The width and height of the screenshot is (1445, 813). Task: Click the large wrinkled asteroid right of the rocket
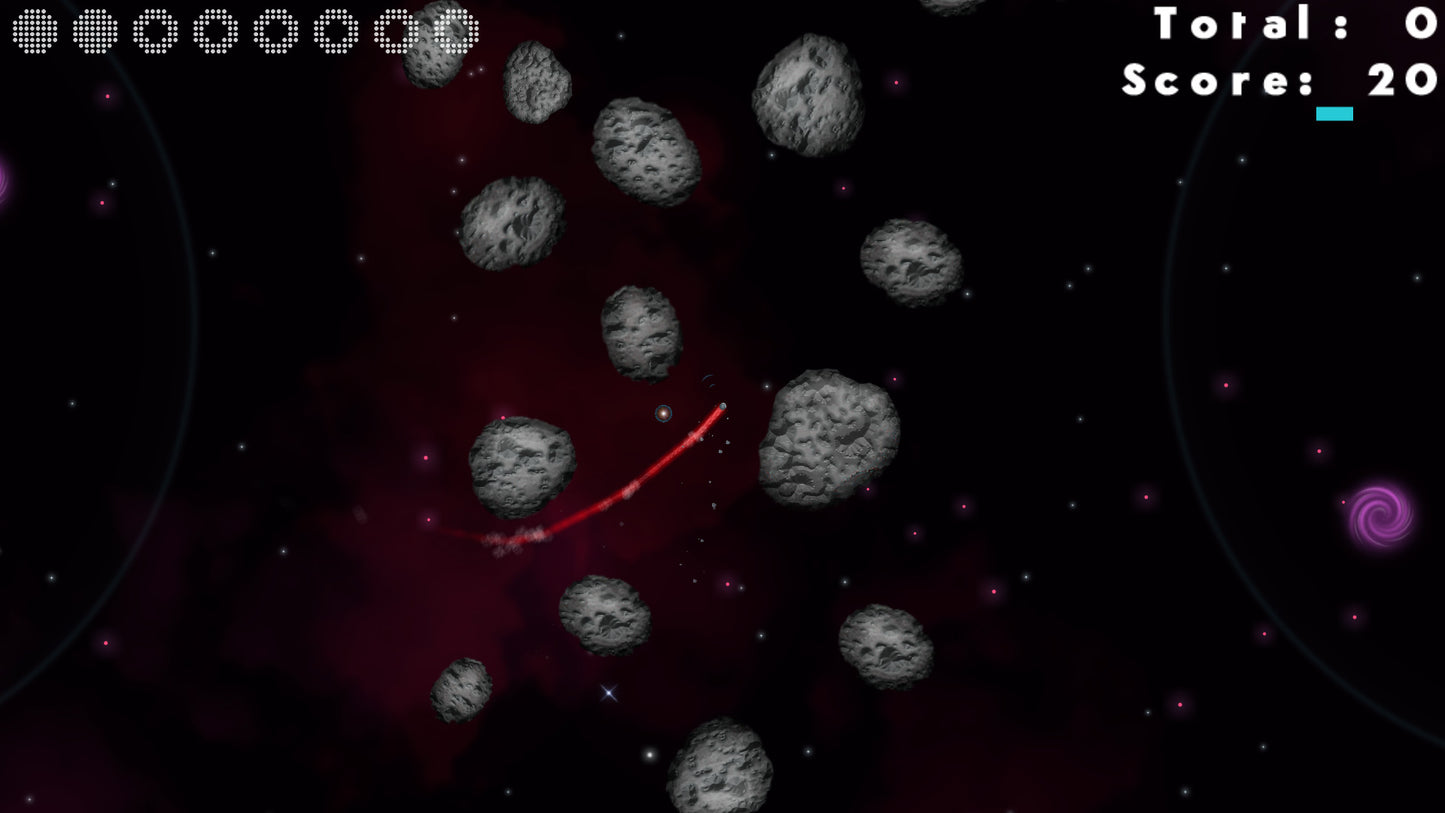(825, 440)
